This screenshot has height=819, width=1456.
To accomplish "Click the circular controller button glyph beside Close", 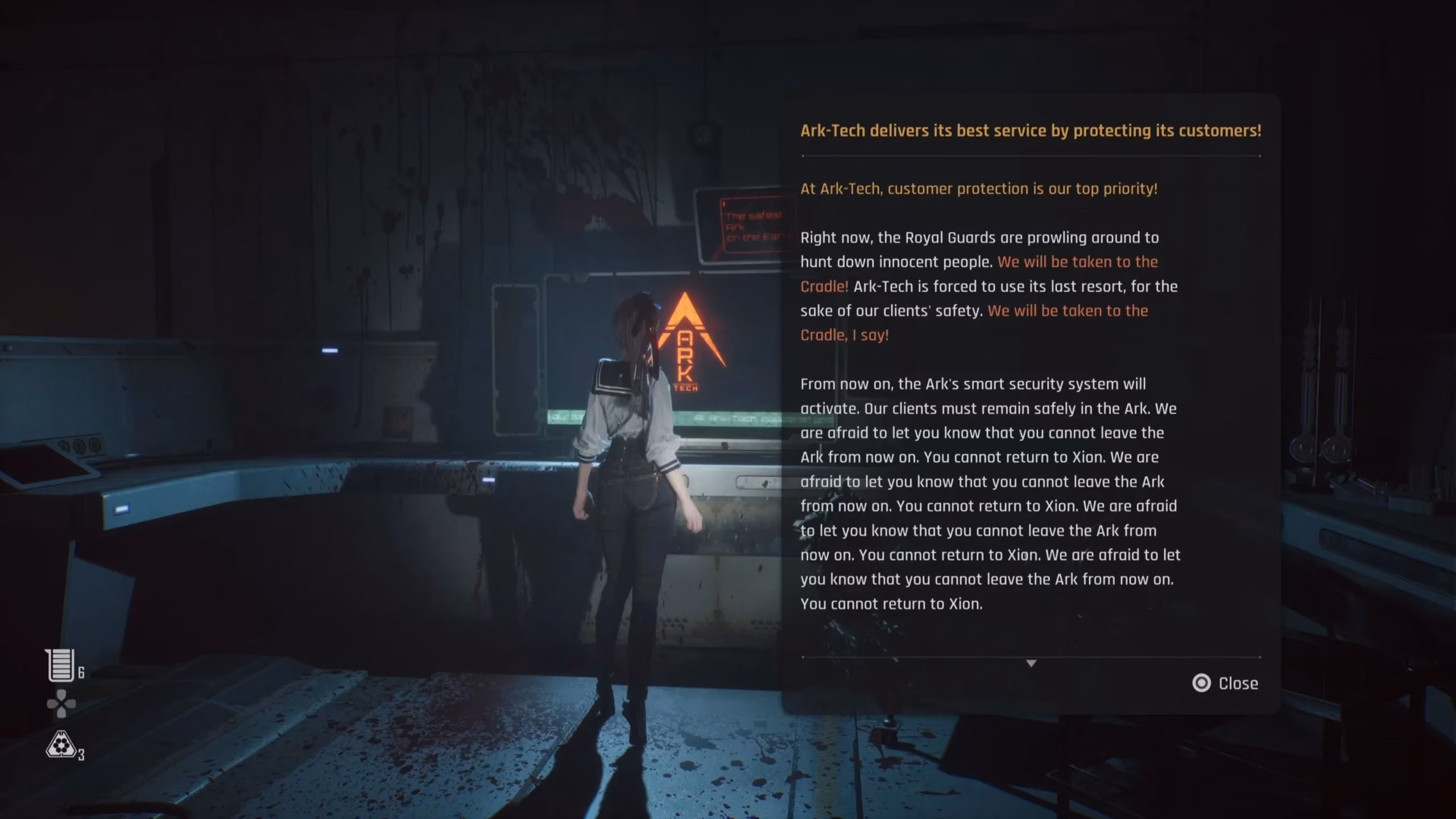I will tap(1202, 684).
